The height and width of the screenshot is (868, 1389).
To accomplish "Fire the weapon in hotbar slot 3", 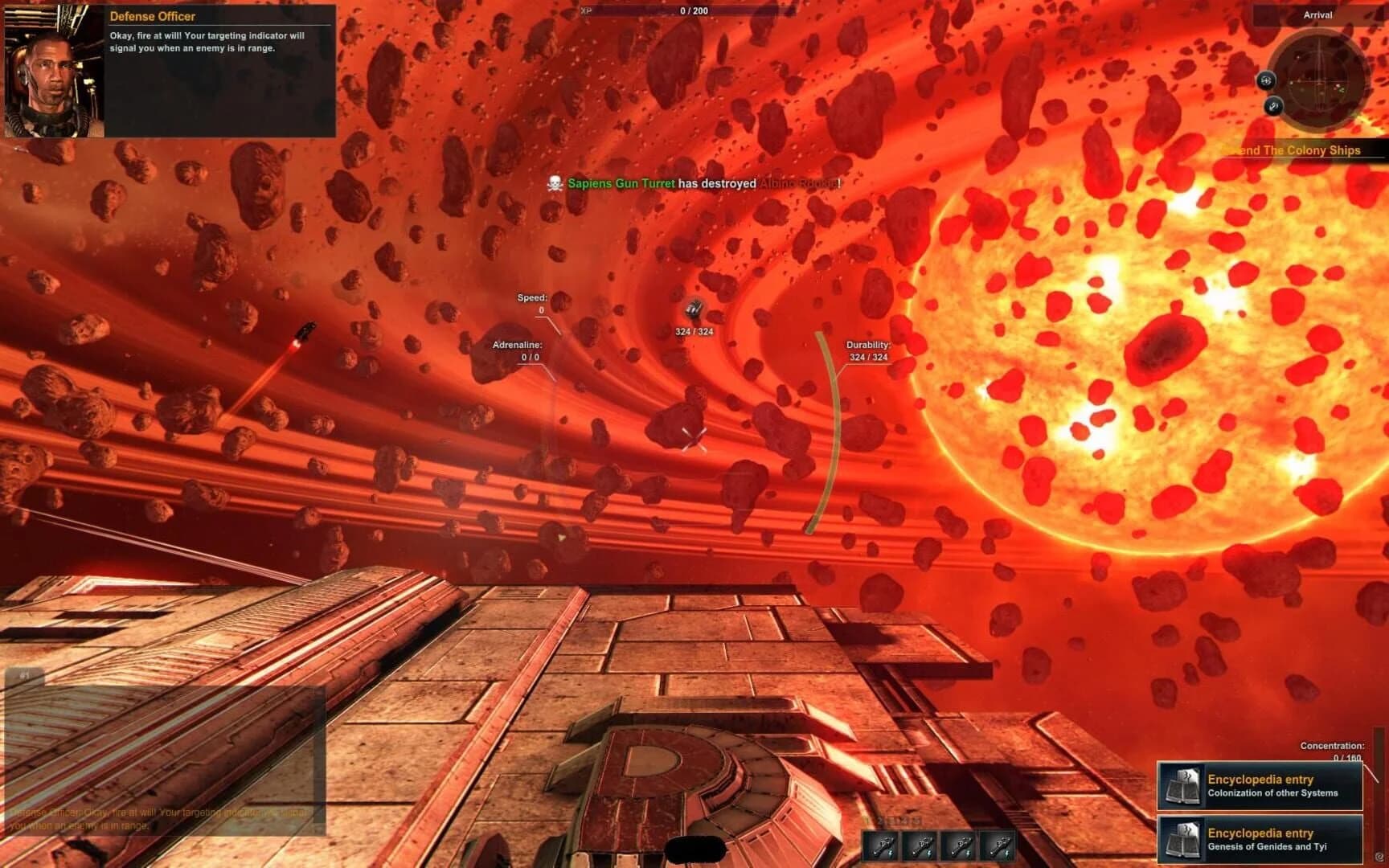I will pos(960,845).
